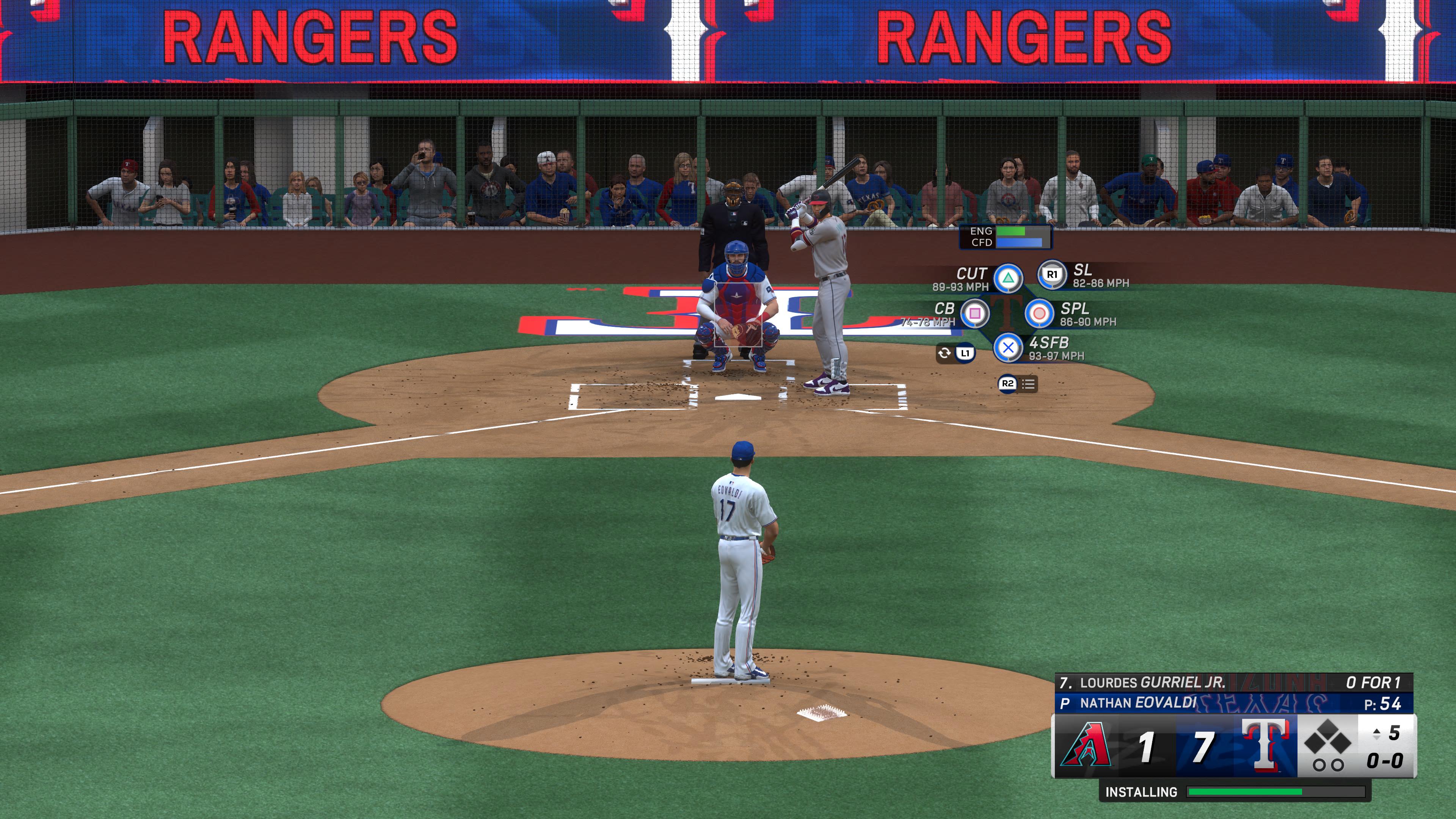1456x819 pixels.
Task: Choose the 4SFB four-seam fastball
Action: (1008, 348)
